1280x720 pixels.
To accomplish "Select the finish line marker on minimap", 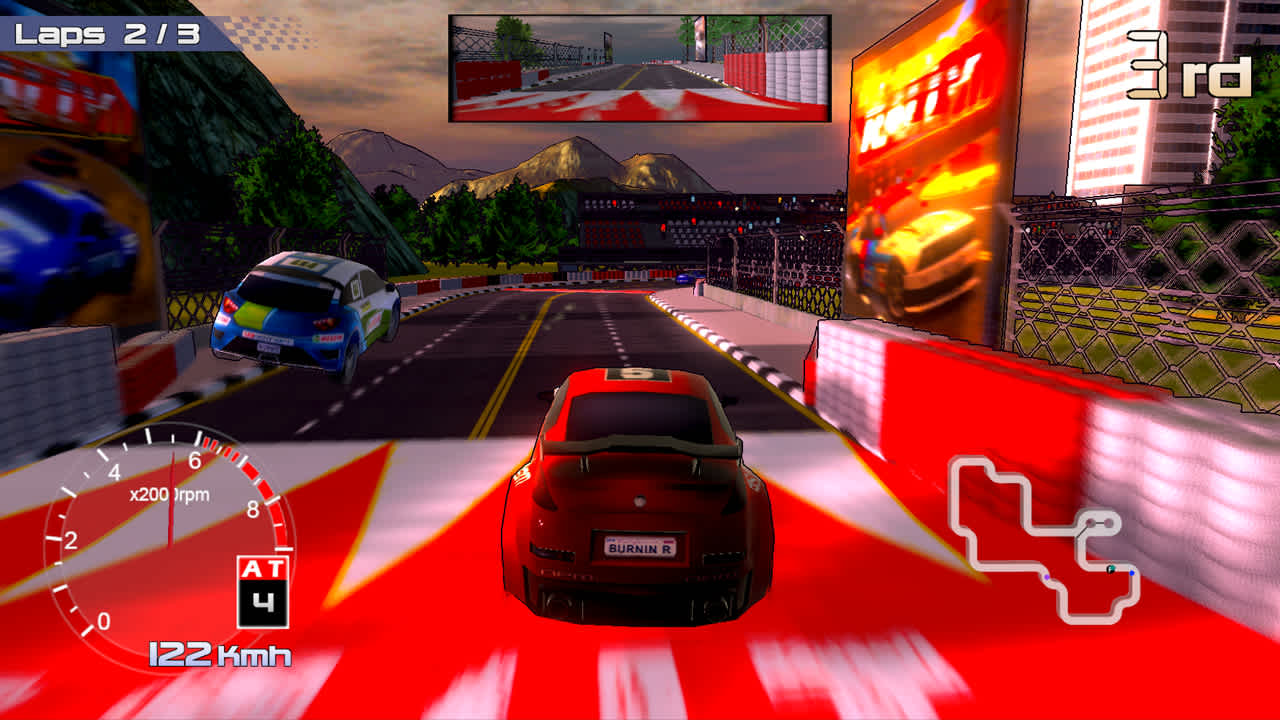I will point(1111,568).
